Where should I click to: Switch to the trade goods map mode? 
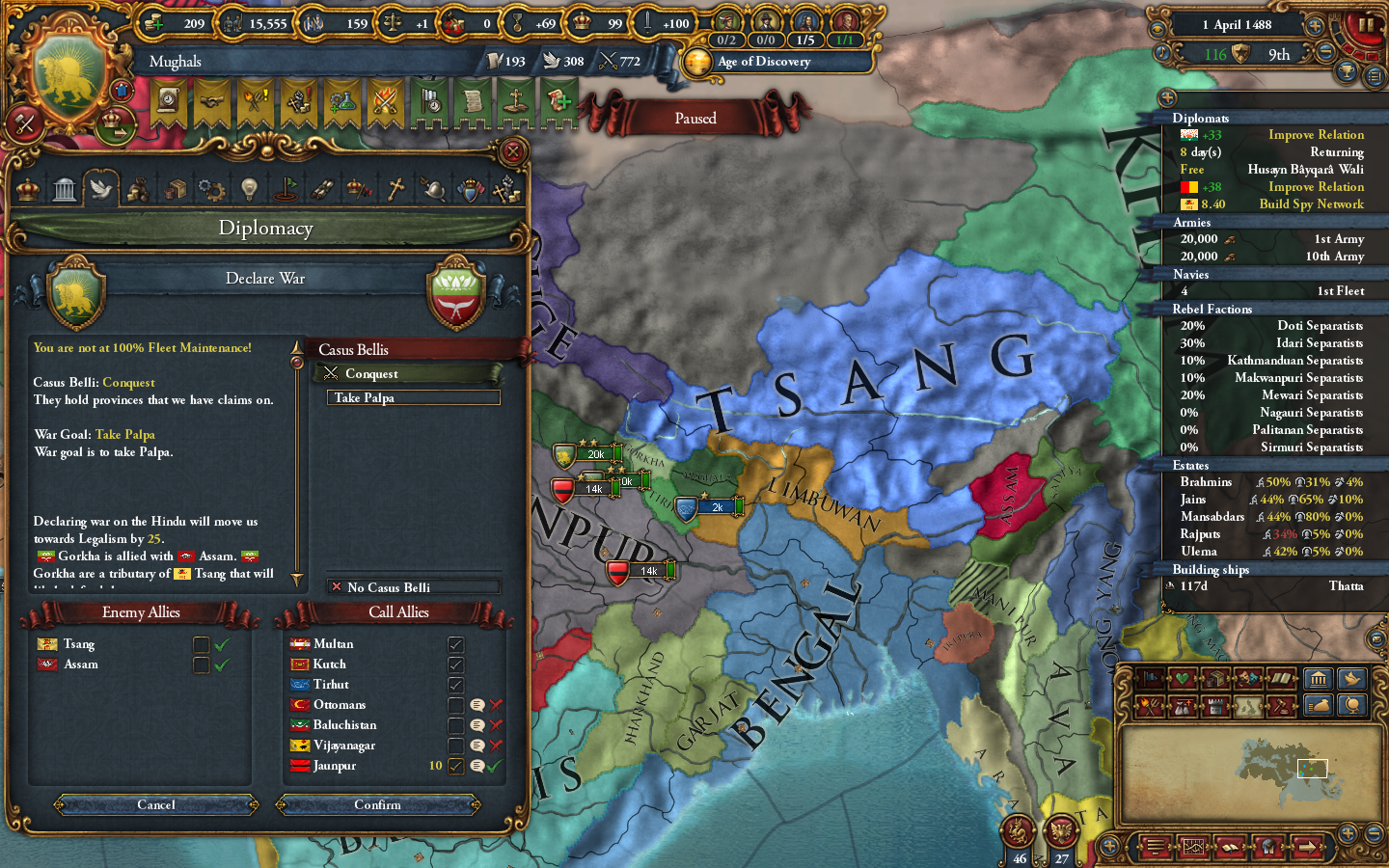pos(1215,678)
